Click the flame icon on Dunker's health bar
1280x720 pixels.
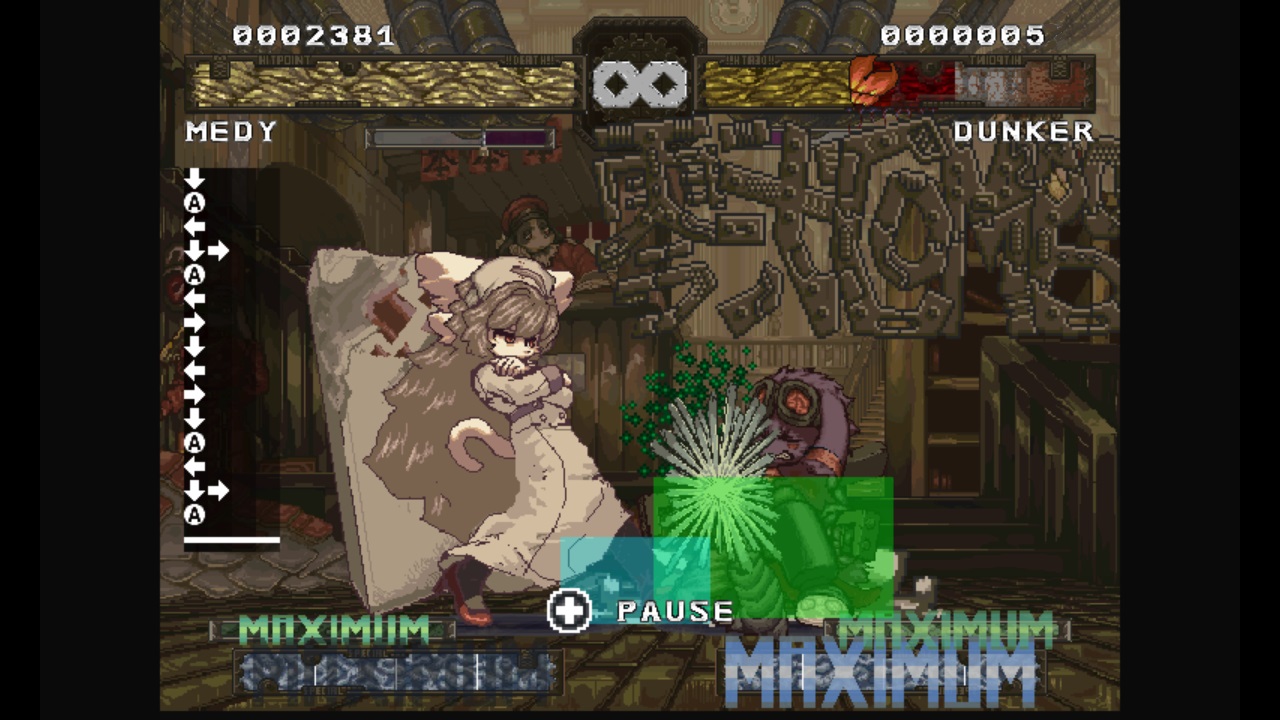873,78
